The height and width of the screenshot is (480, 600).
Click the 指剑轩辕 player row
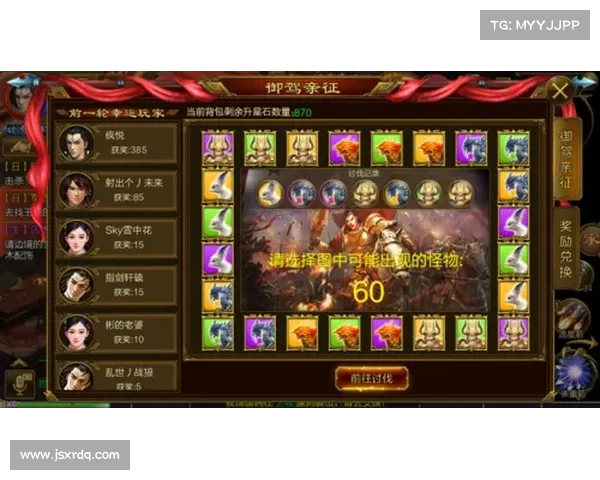116,284
